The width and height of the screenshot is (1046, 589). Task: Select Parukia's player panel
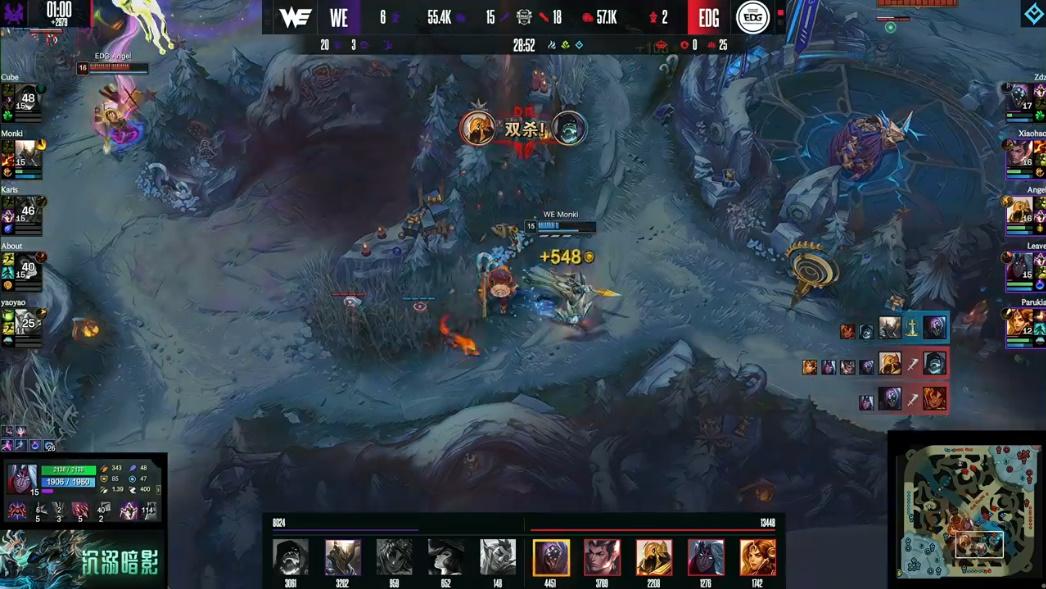click(x=1025, y=326)
